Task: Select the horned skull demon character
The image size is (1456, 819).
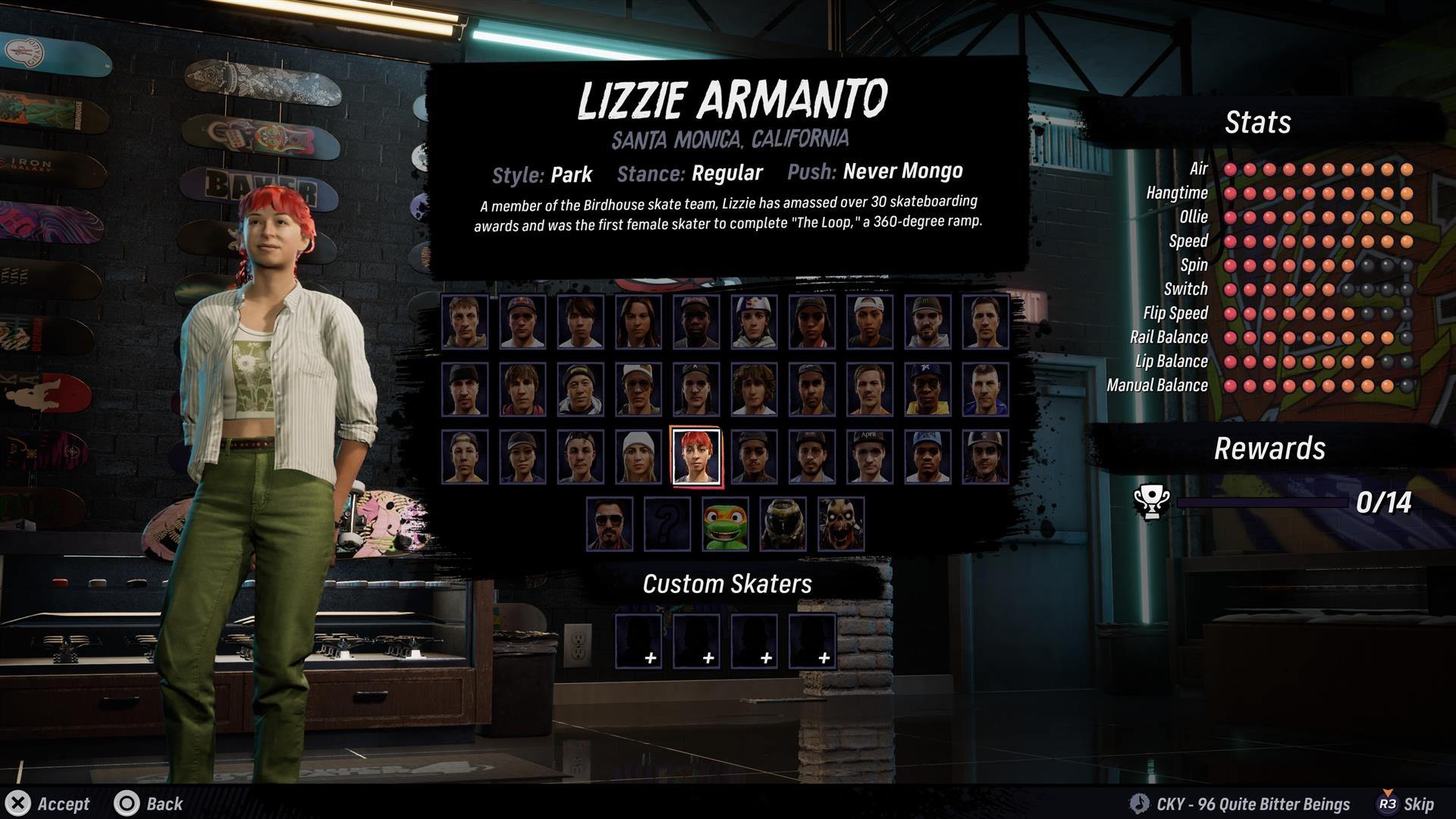Action: pyautogui.click(x=840, y=523)
